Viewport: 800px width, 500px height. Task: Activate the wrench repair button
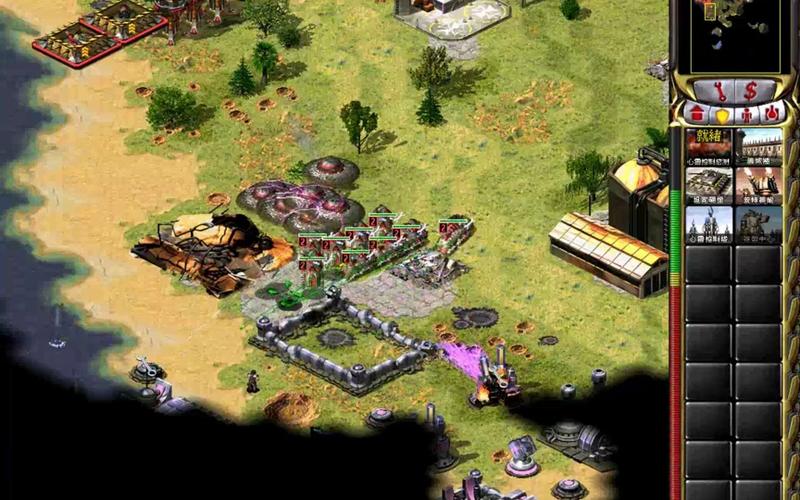click(721, 90)
